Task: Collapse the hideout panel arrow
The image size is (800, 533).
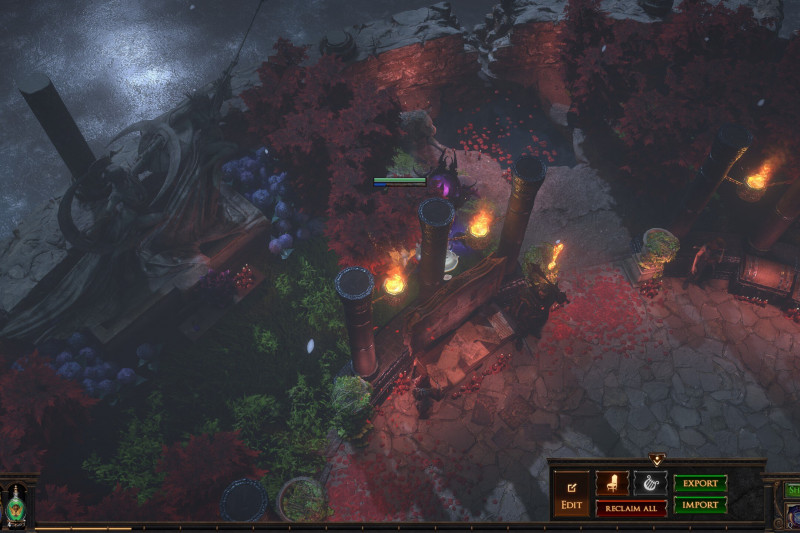Action: 657,460
